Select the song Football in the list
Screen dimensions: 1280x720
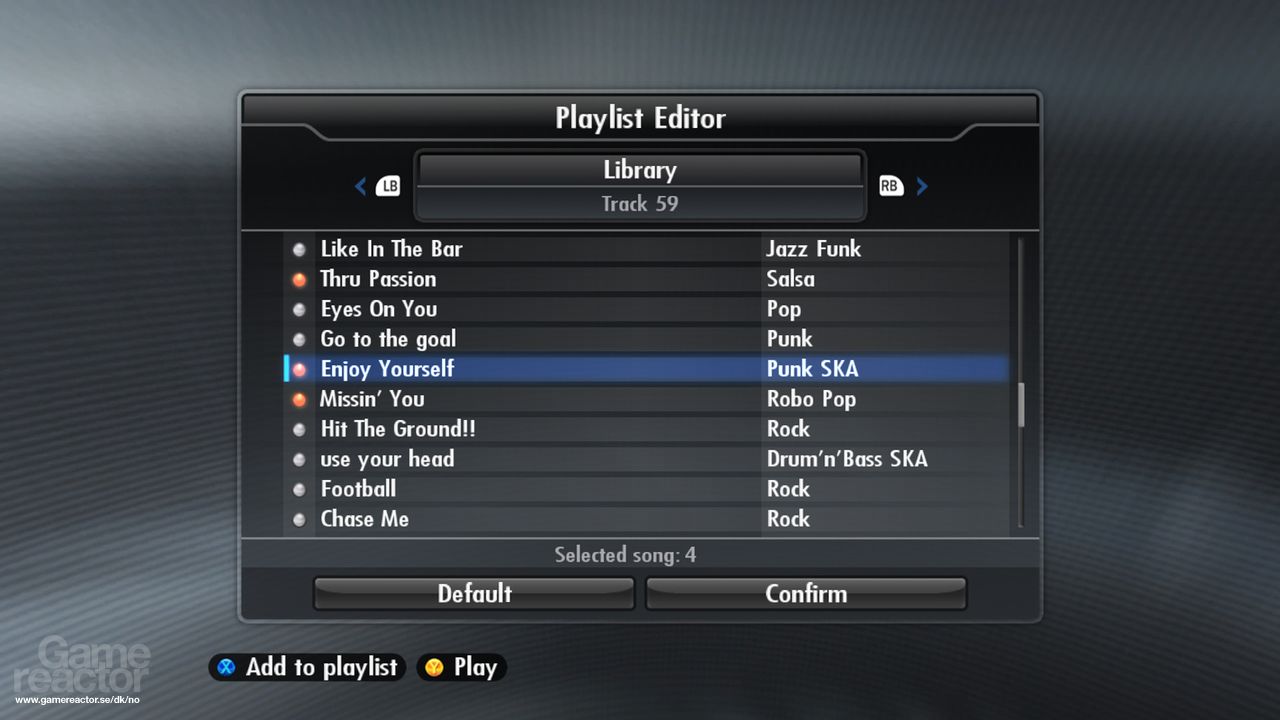(357, 489)
